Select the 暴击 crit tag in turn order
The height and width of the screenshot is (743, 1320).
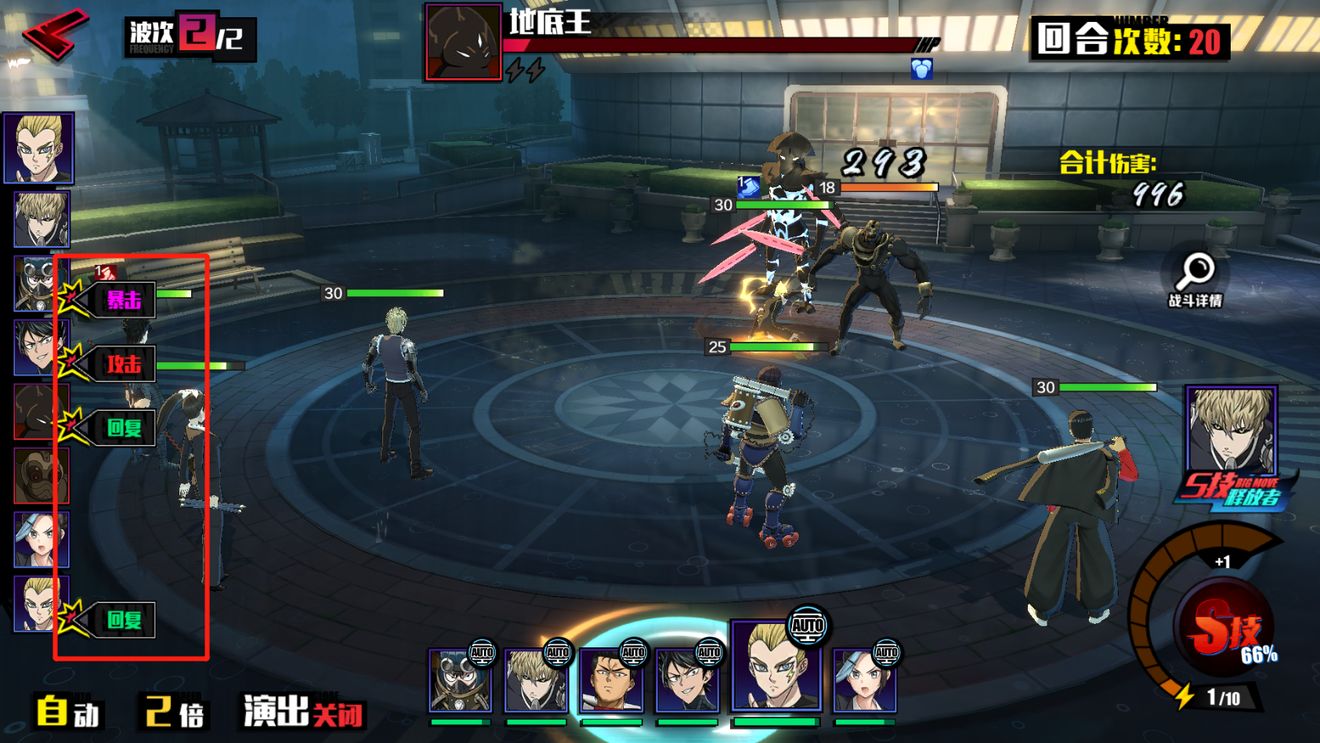(x=123, y=299)
